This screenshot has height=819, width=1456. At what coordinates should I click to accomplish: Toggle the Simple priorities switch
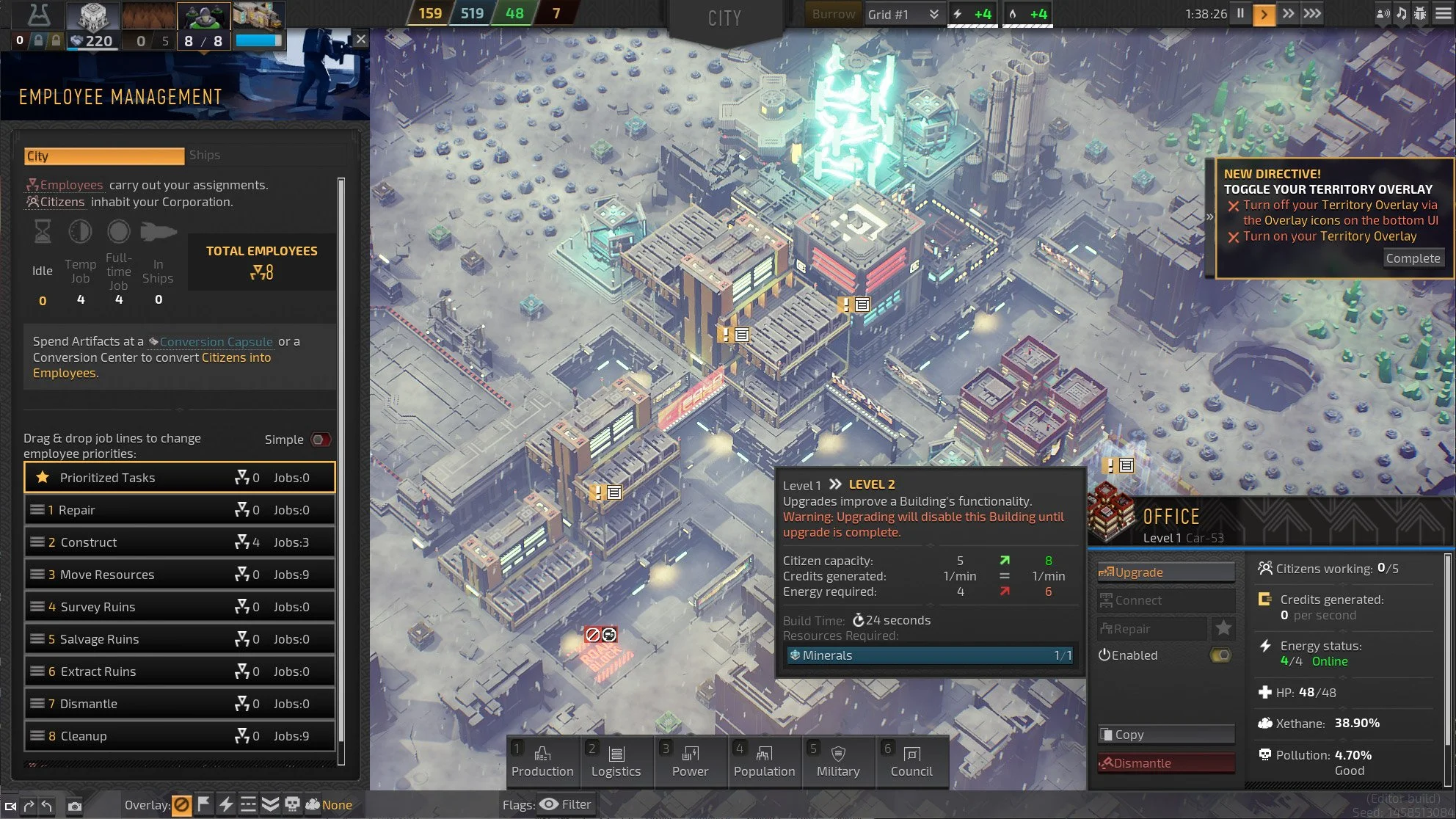pos(321,440)
